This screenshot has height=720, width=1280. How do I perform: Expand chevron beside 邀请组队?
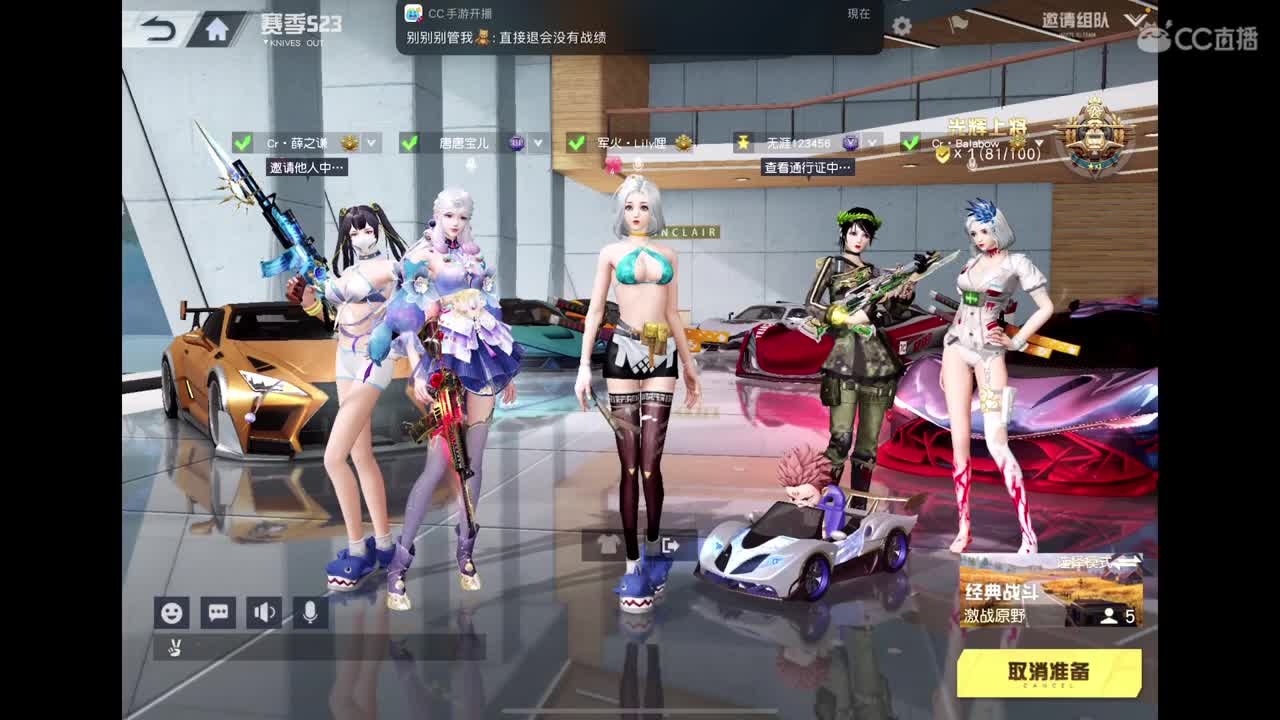coord(1135,22)
